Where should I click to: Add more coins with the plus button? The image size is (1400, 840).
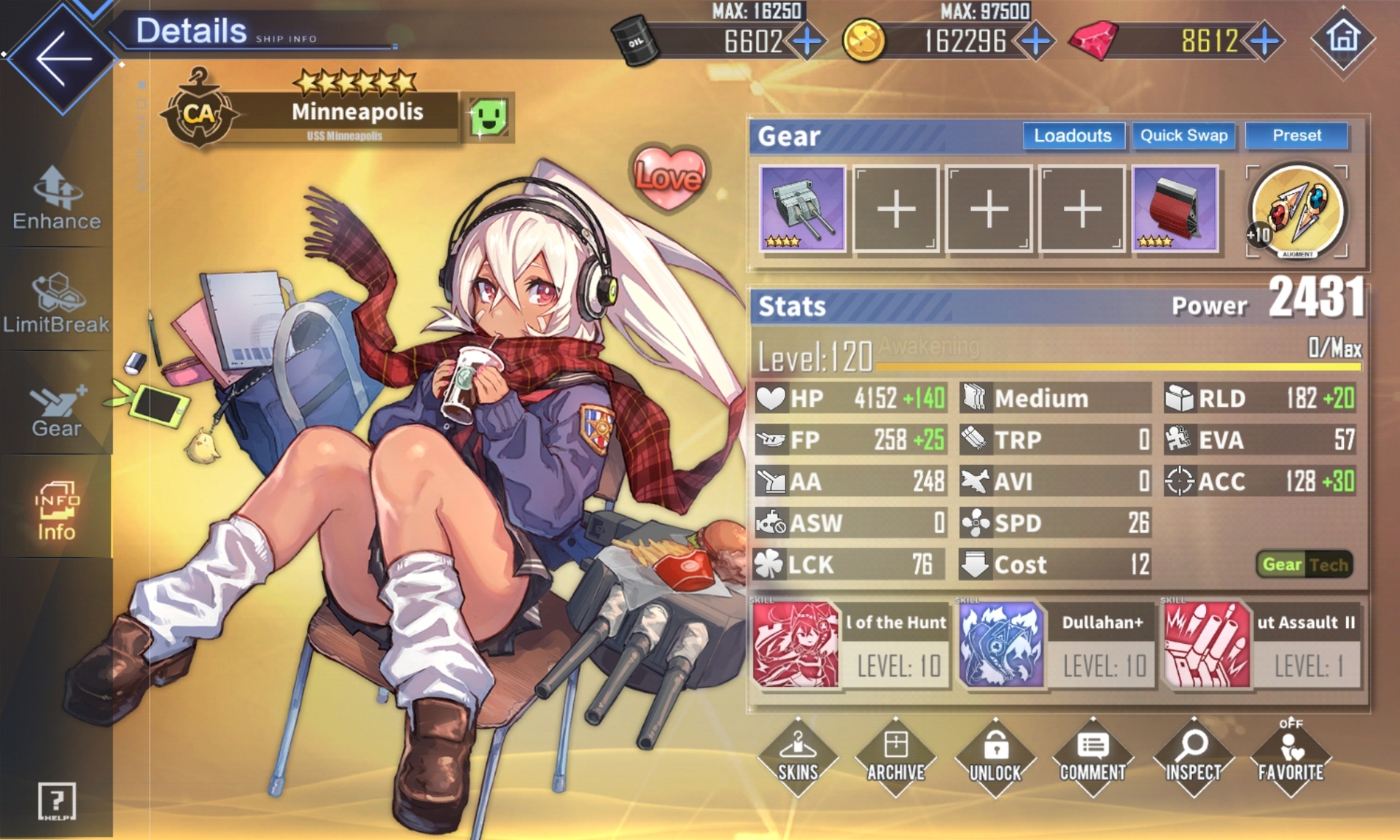point(1035,41)
